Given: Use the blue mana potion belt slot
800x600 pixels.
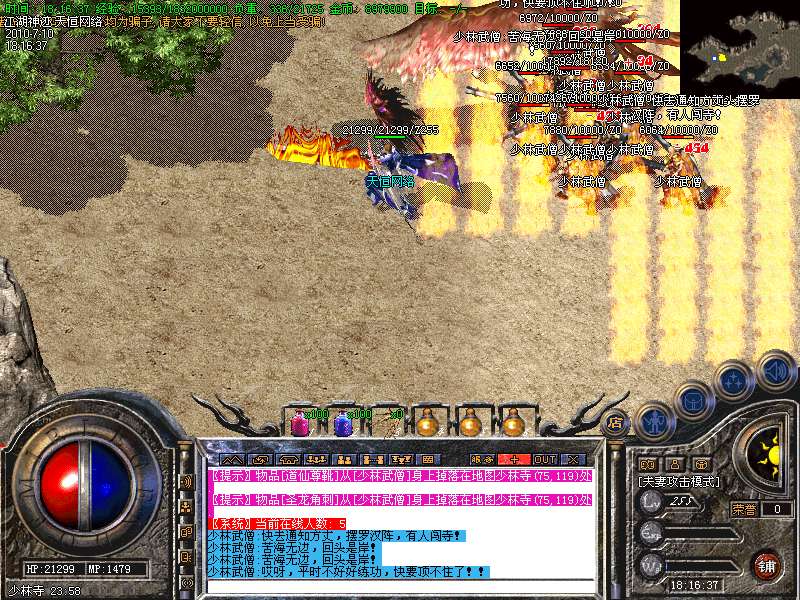Looking at the screenshot, I should tap(343, 422).
